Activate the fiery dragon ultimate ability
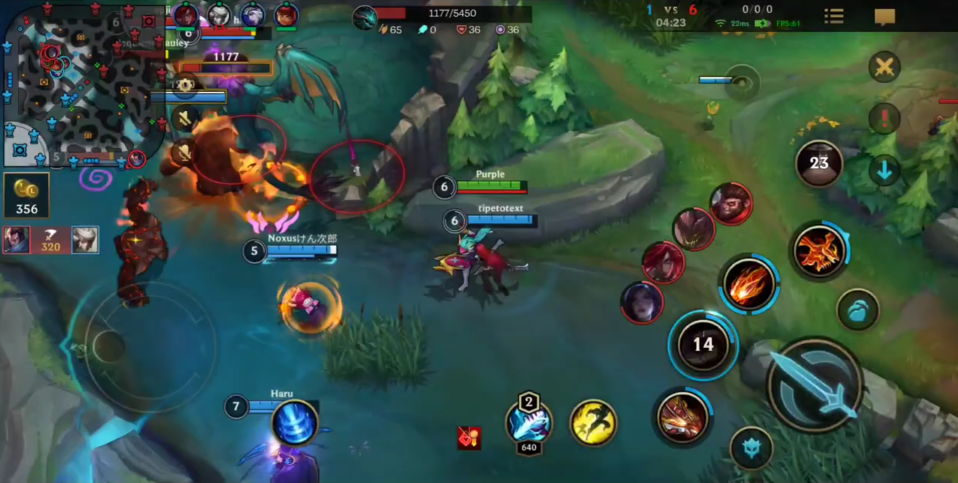 [820, 249]
